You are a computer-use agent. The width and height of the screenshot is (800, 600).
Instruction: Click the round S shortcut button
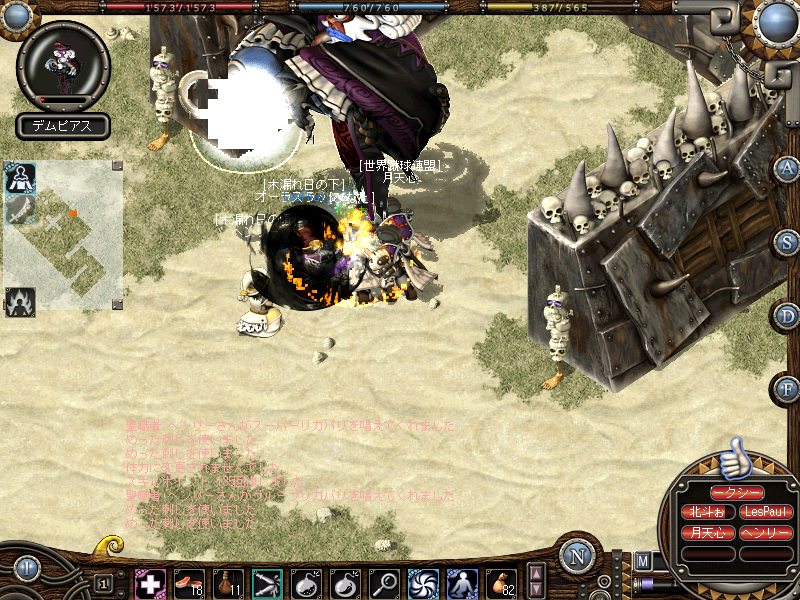pos(787,241)
